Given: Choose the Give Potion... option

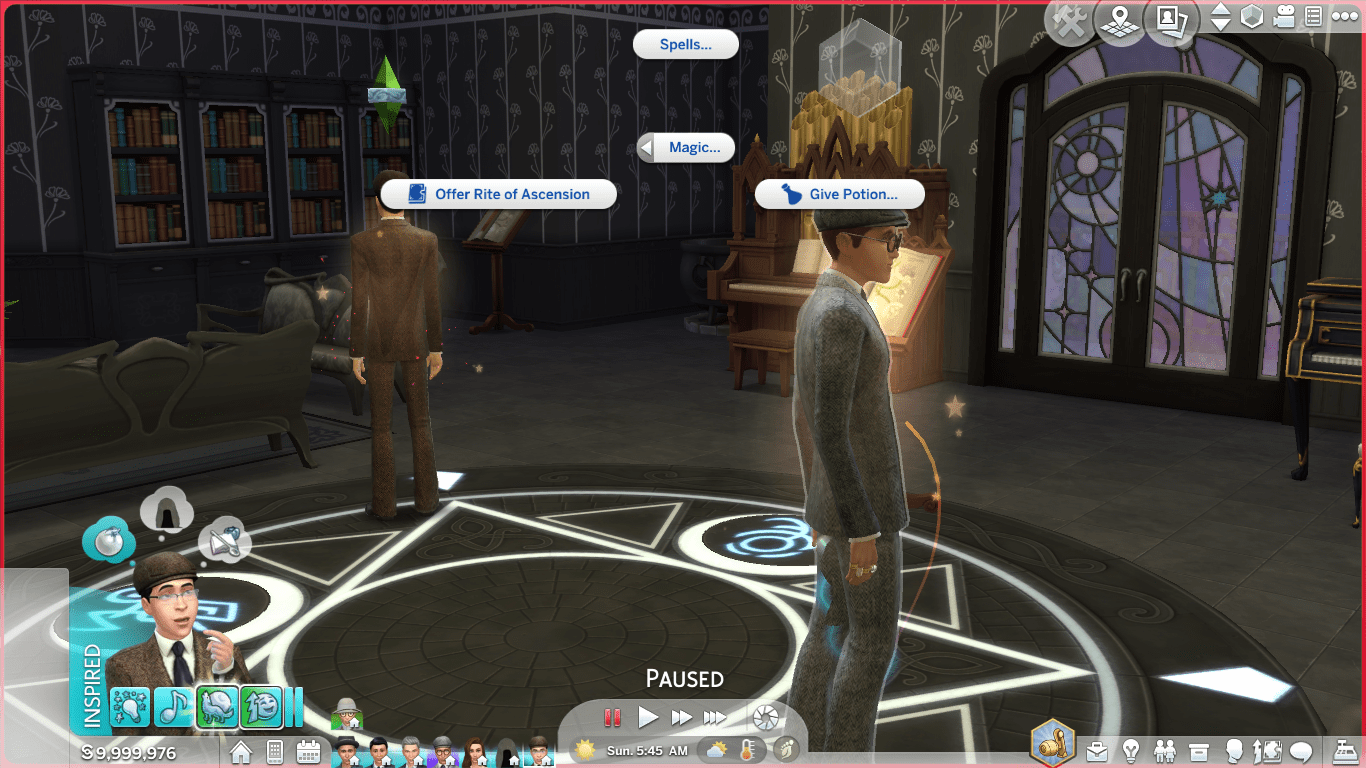Looking at the screenshot, I should [x=840, y=194].
